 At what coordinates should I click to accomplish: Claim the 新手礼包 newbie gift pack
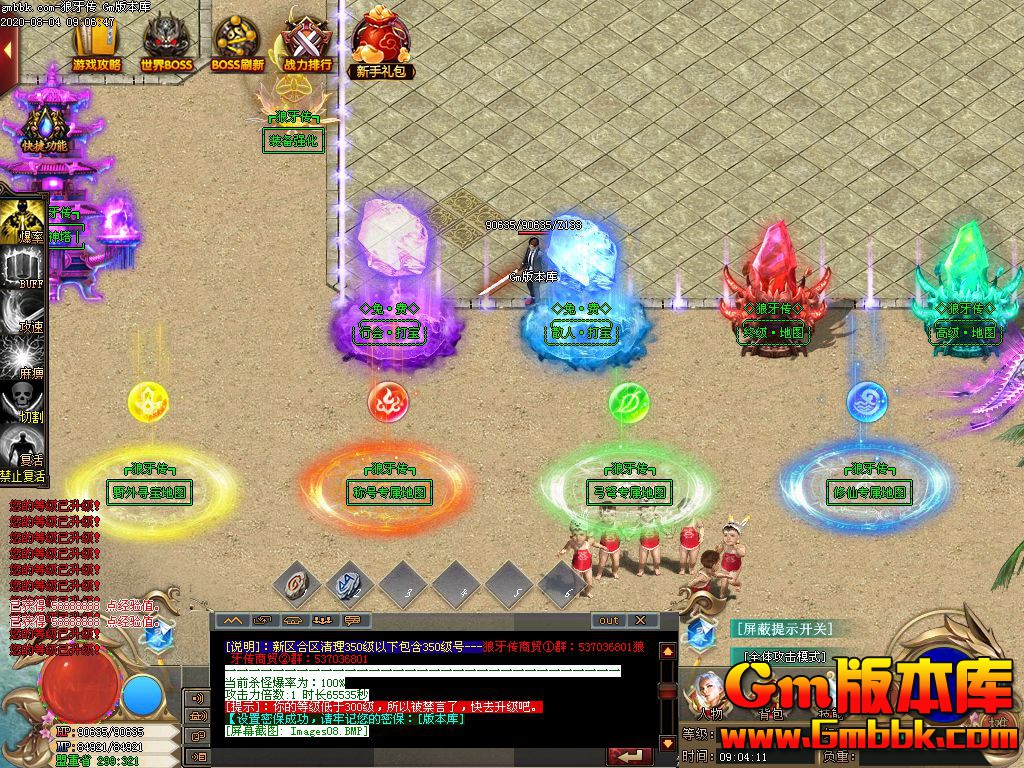[x=381, y=44]
